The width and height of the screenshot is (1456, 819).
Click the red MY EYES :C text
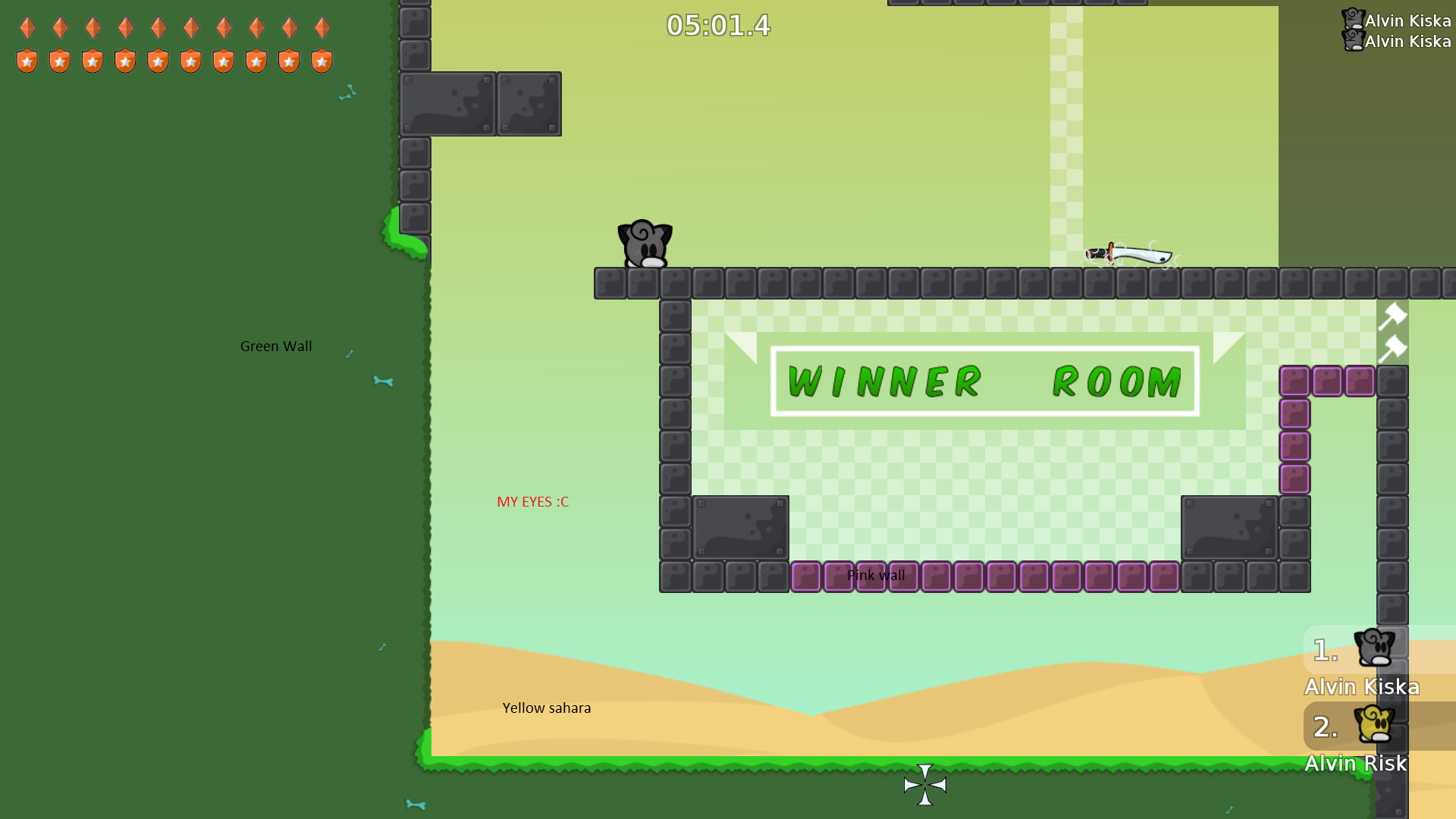tap(532, 501)
